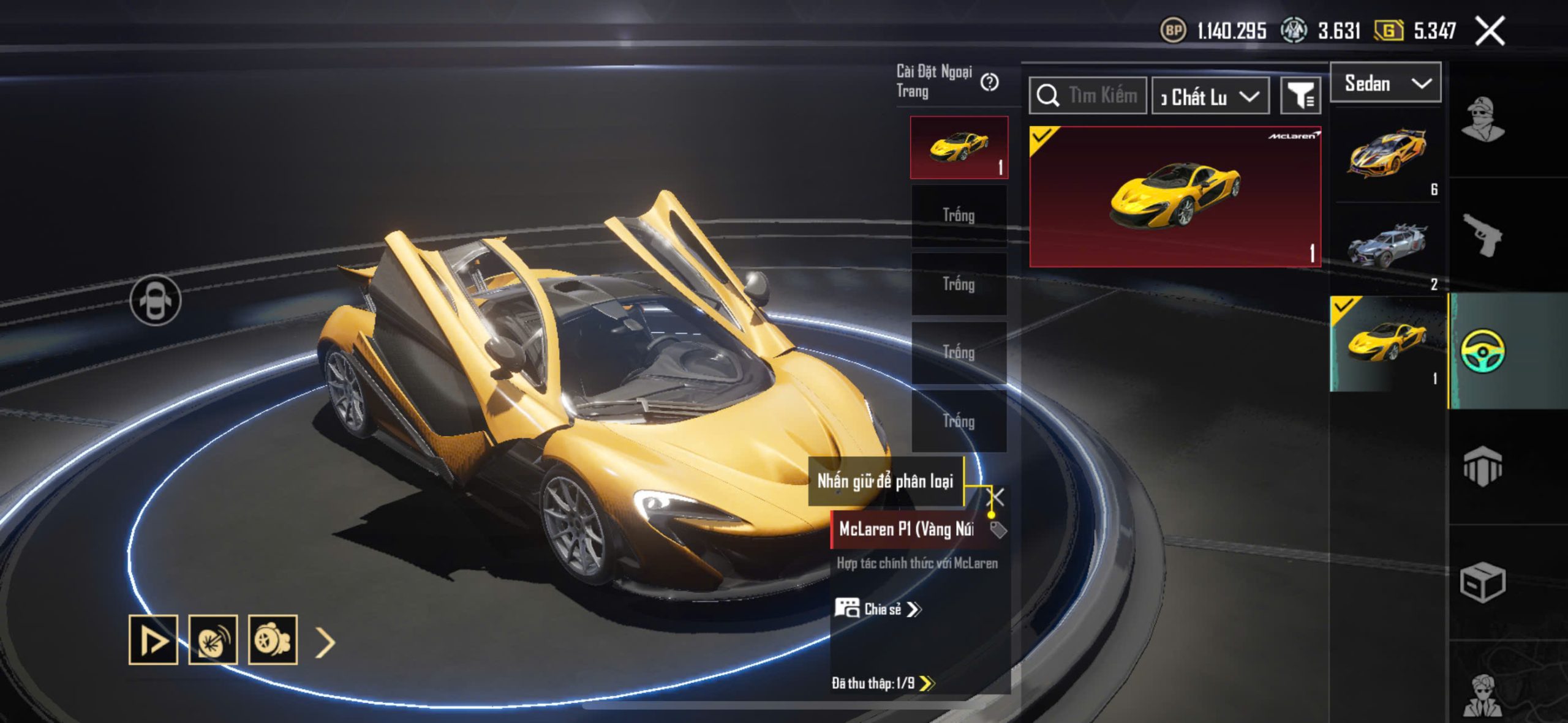The image size is (1568, 723).
Task: Dismiss the Nhấn giữ để phân loại tooltip
Action: [x=997, y=496]
